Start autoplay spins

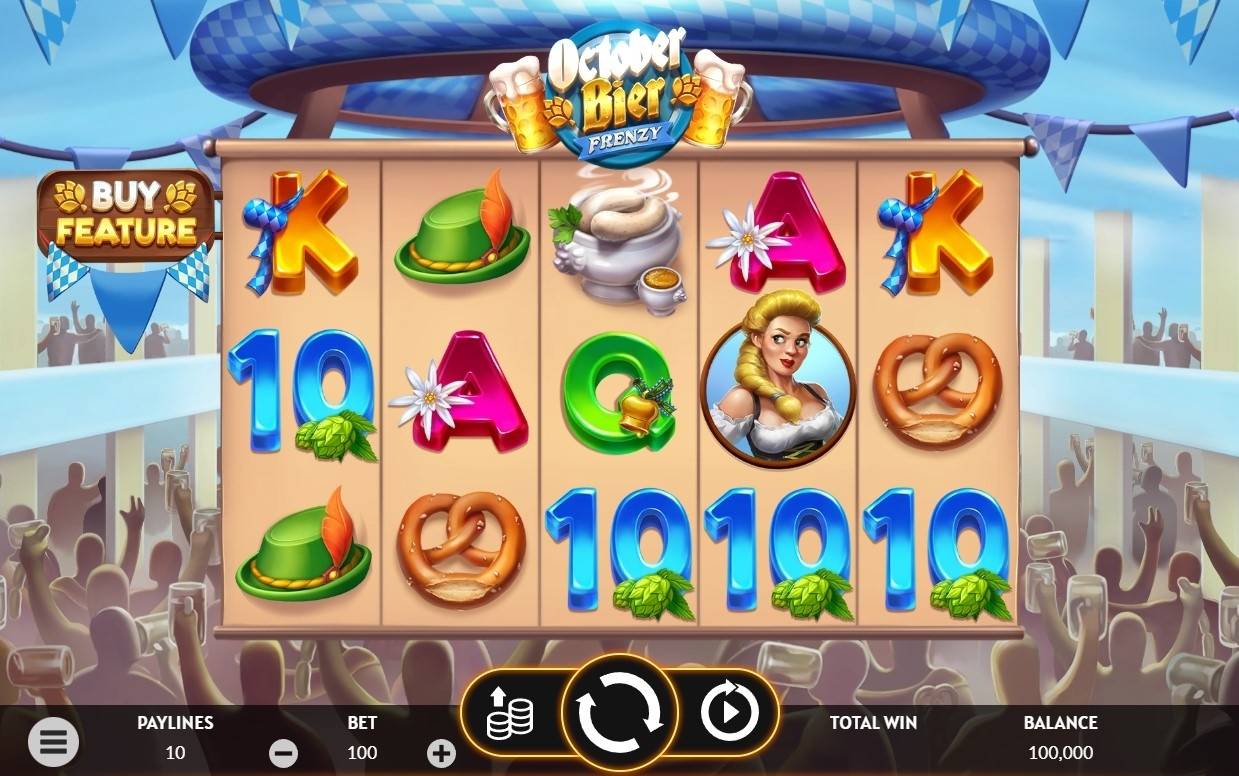pyautogui.click(x=728, y=714)
